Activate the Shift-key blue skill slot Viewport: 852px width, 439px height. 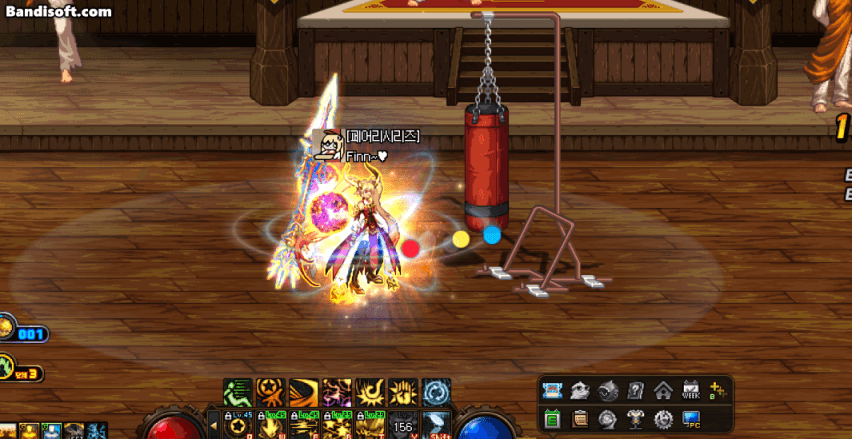coord(437,425)
